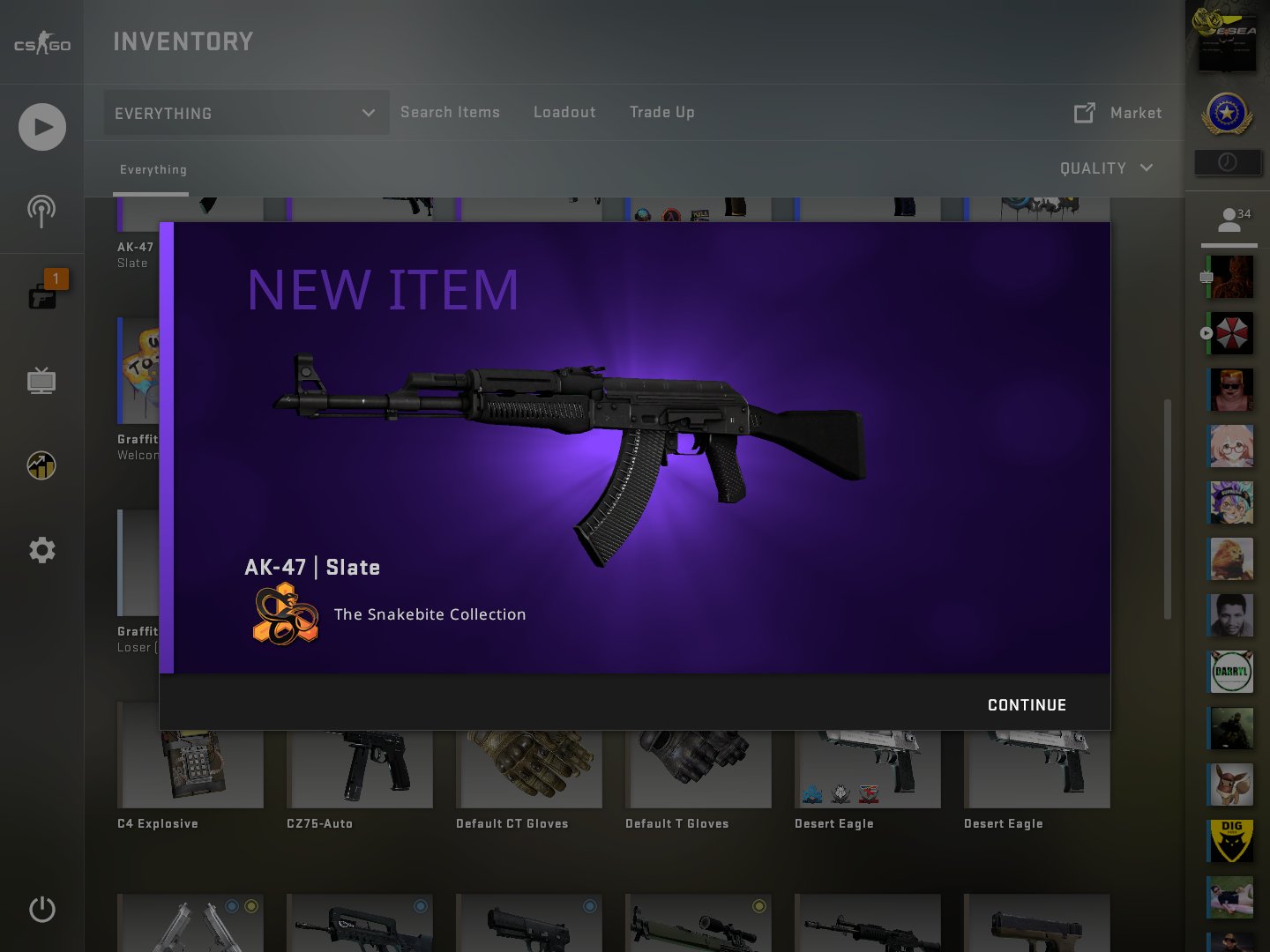This screenshot has height=952, width=1270.
Task: Select the broadcast/GOTV antenna icon
Action: click(41, 211)
